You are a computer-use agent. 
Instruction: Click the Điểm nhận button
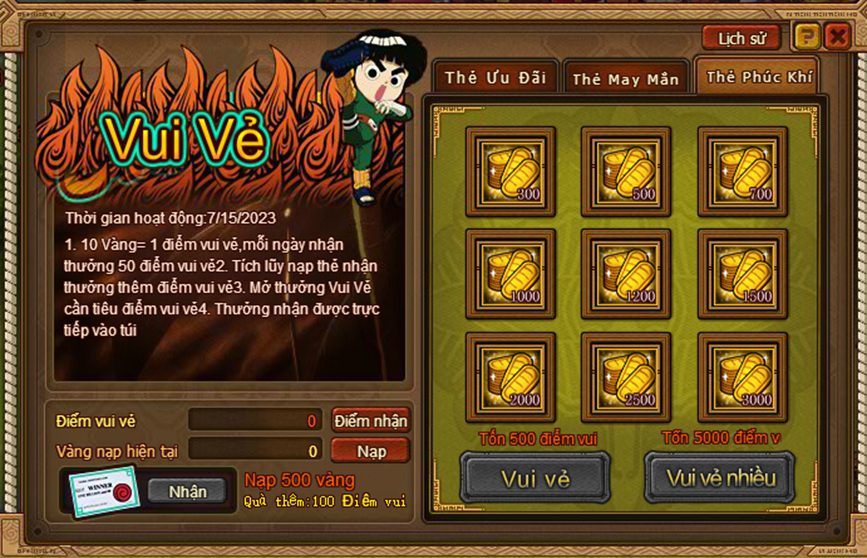tap(370, 421)
